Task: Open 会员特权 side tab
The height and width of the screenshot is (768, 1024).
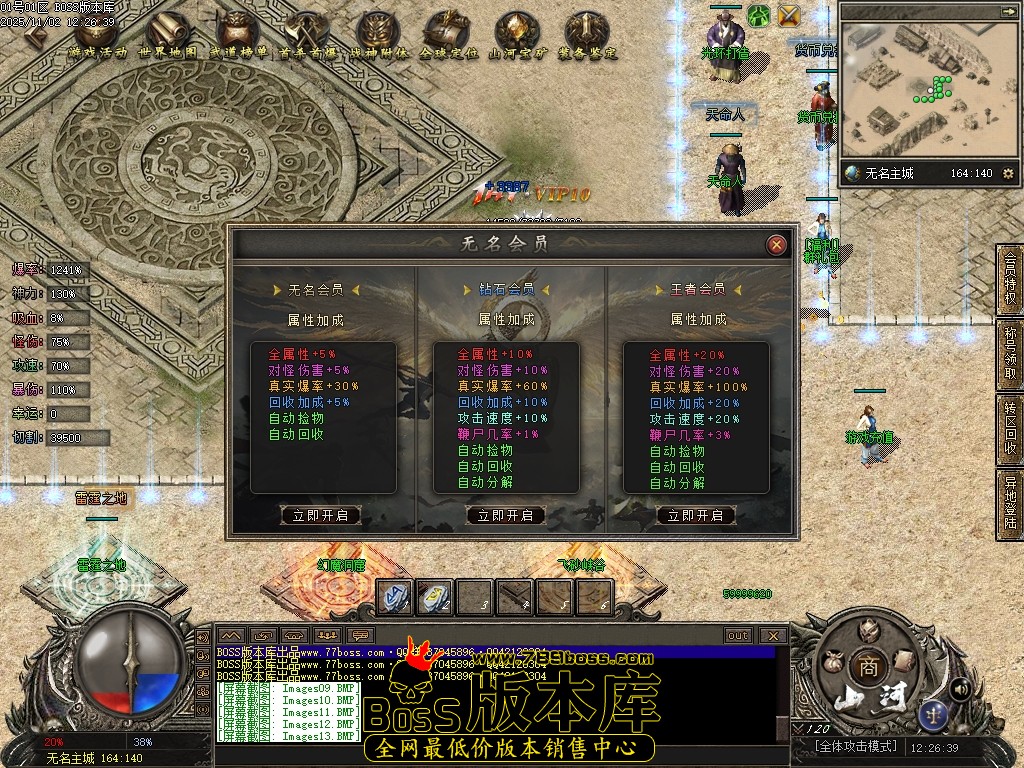Action: (x=1010, y=279)
